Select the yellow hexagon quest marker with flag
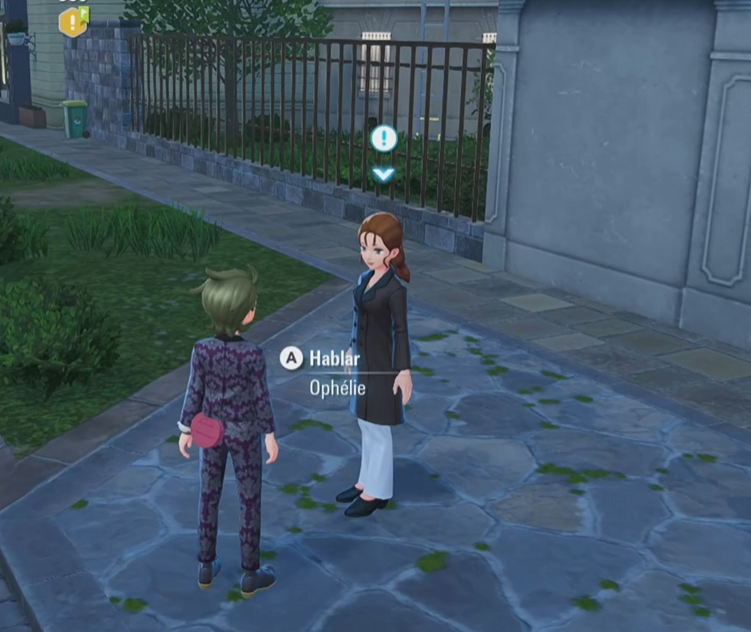Screen dimensions: 751x632 click(73, 21)
